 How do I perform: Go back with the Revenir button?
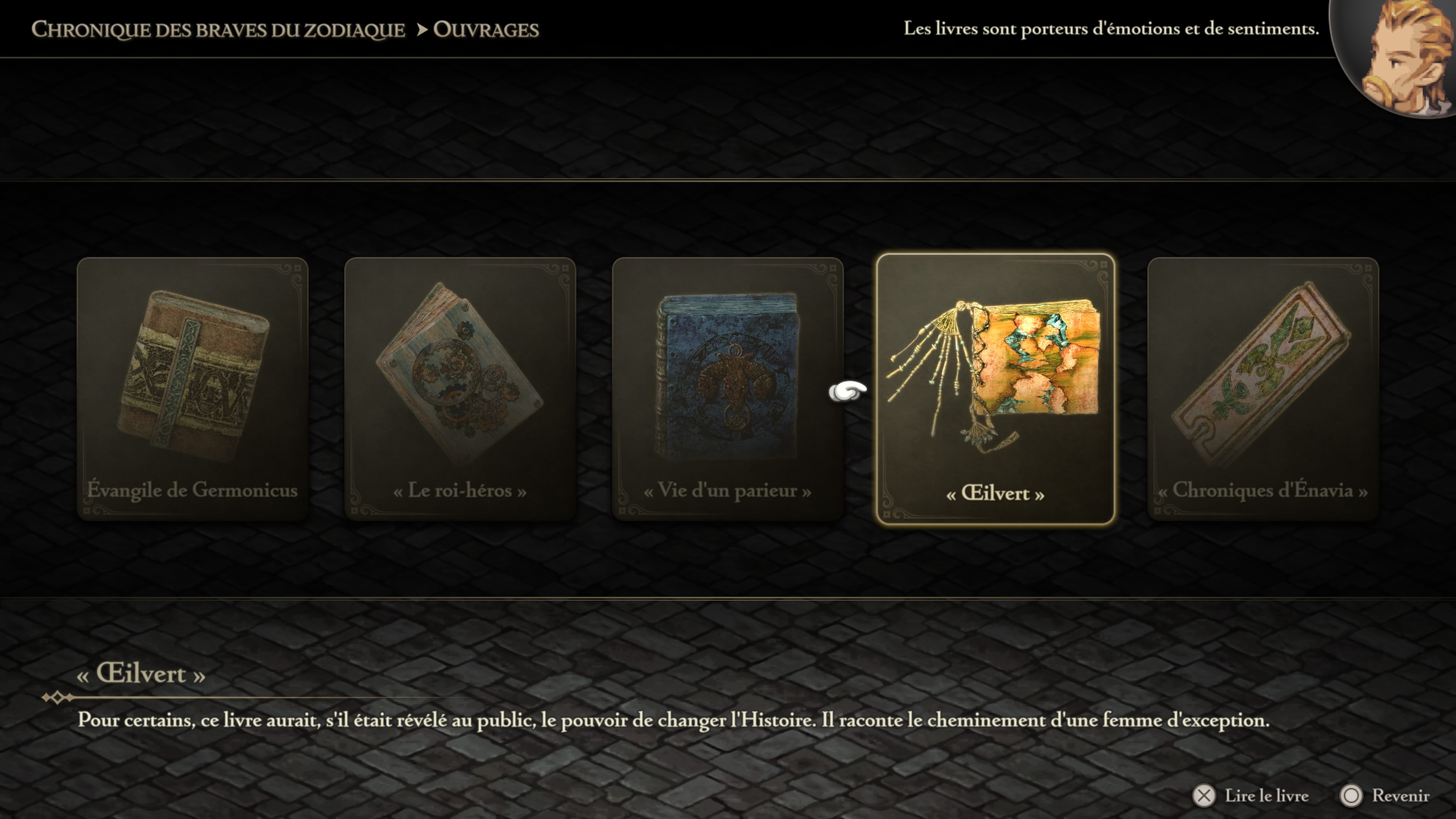[x=1385, y=796]
